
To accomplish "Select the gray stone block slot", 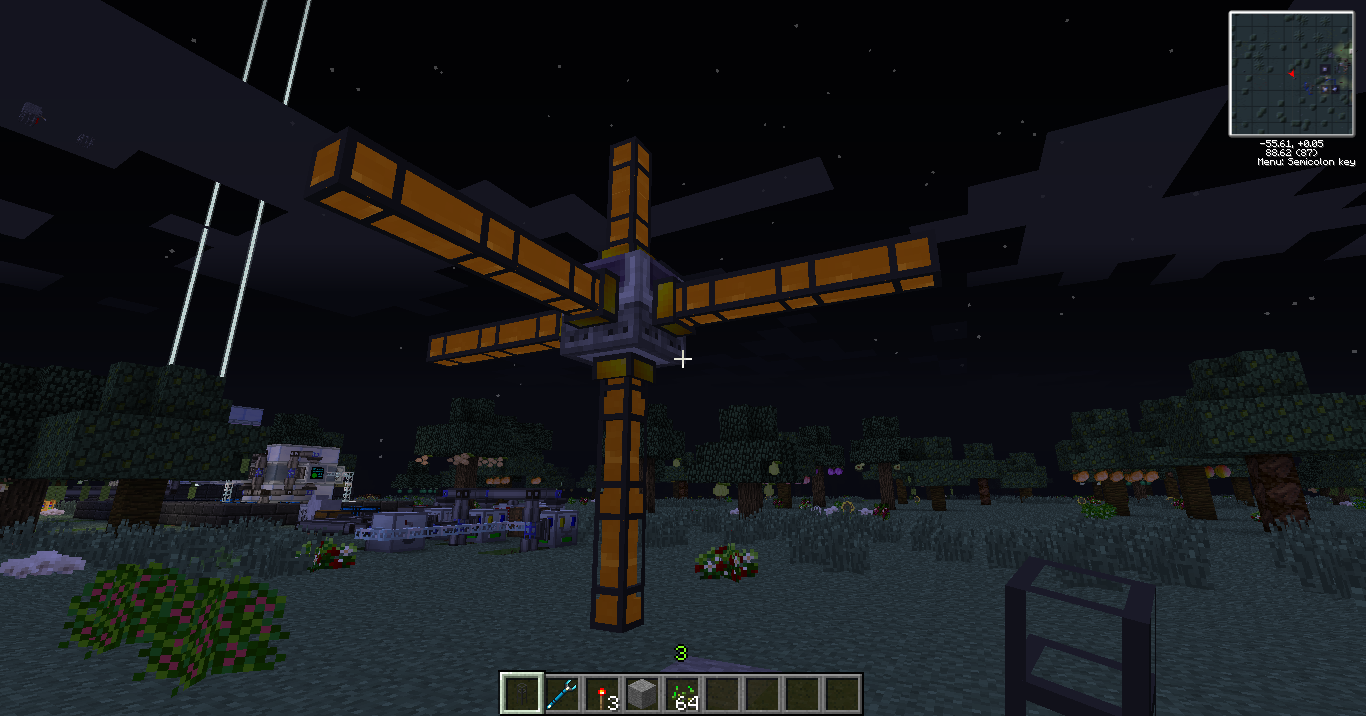I will 642,693.
